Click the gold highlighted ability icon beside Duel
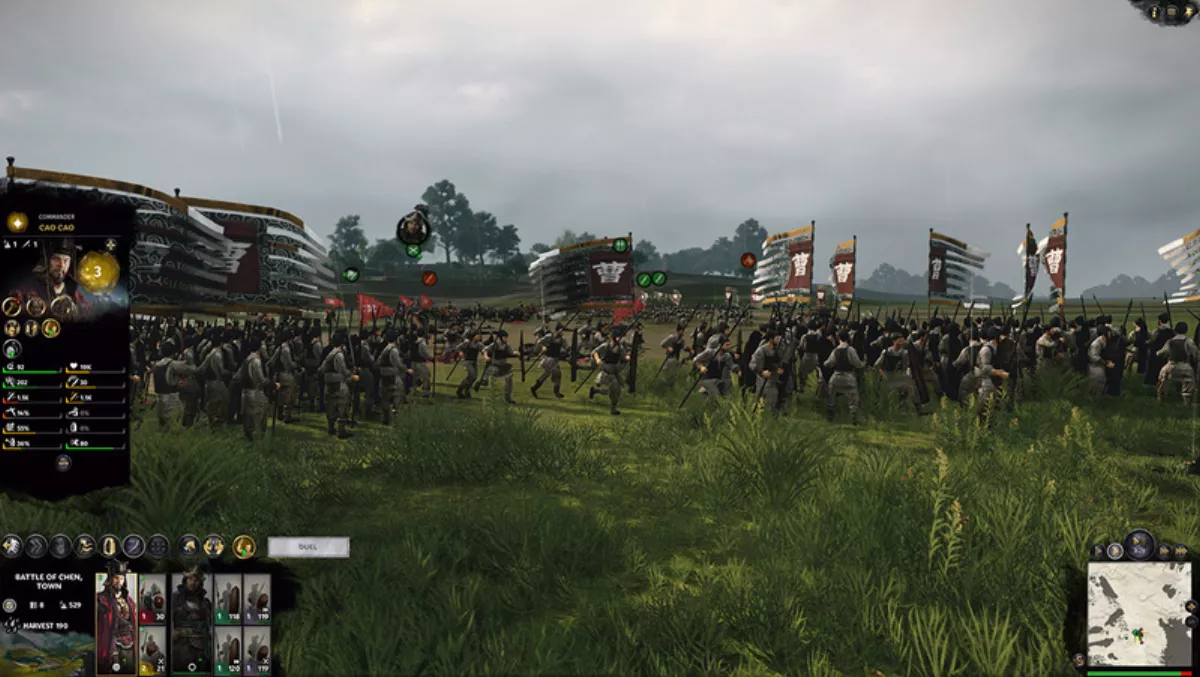 (244, 546)
